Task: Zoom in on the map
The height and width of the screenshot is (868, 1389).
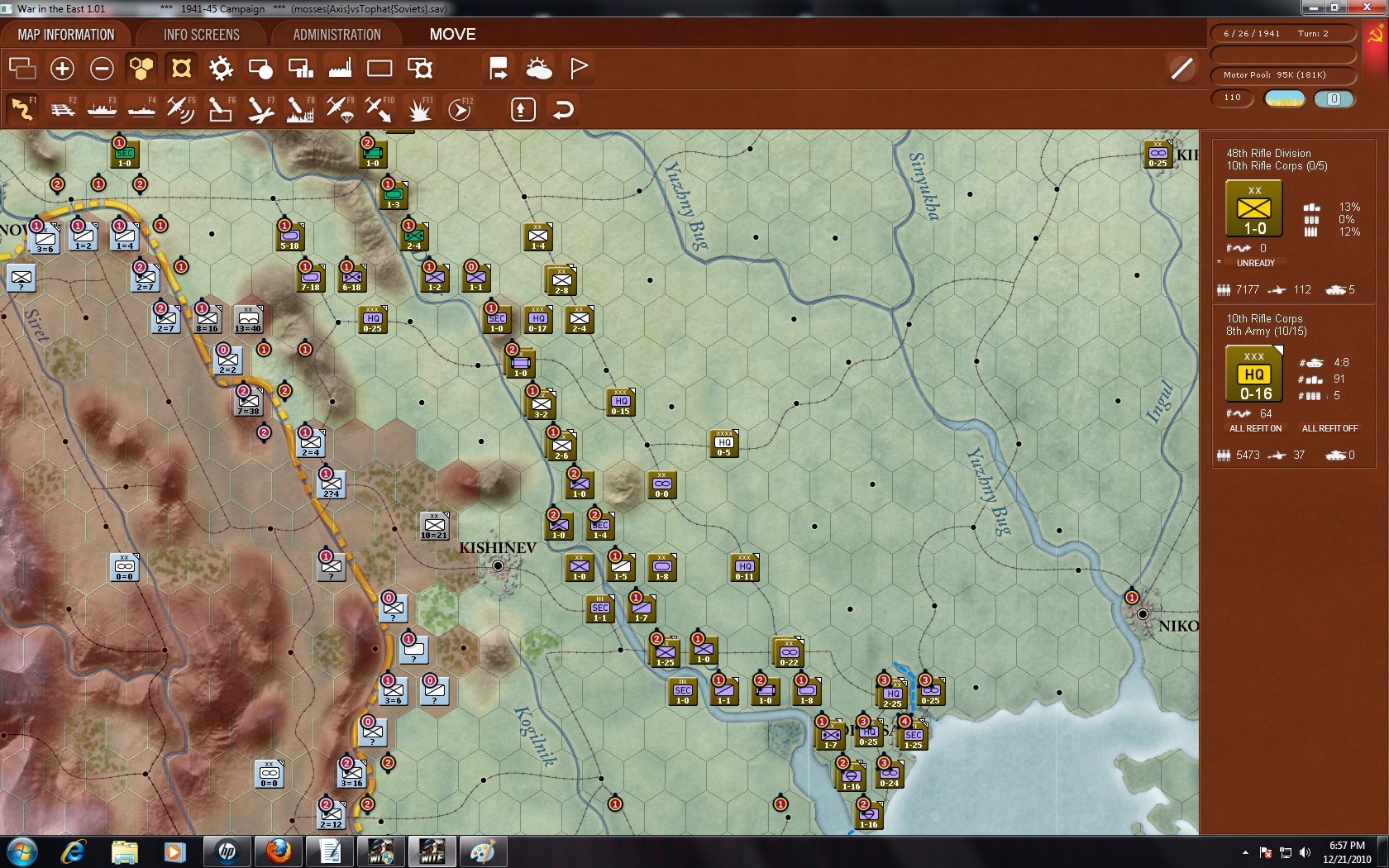Action: tap(62, 69)
